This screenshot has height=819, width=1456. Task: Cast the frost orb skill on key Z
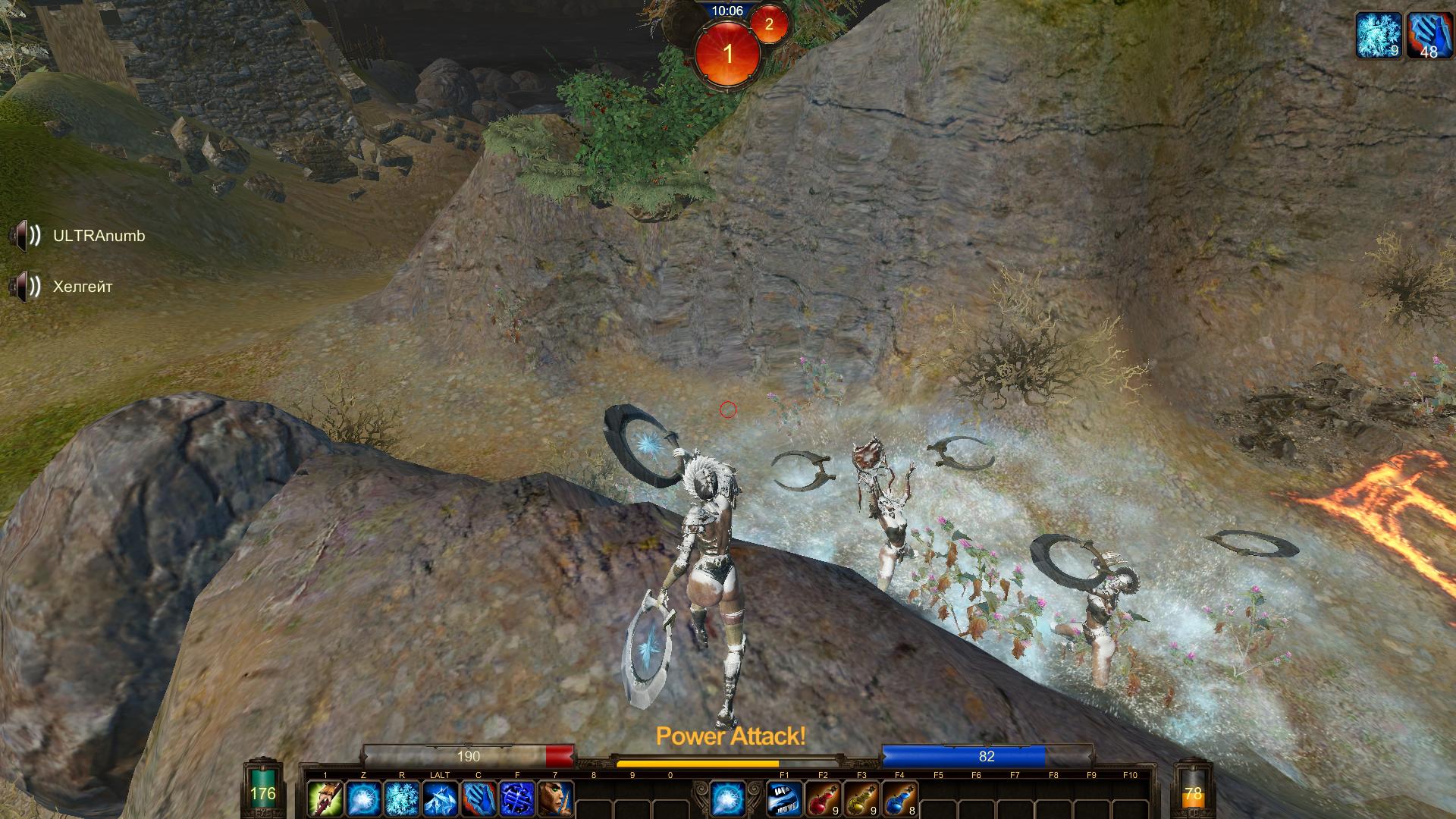(363, 799)
